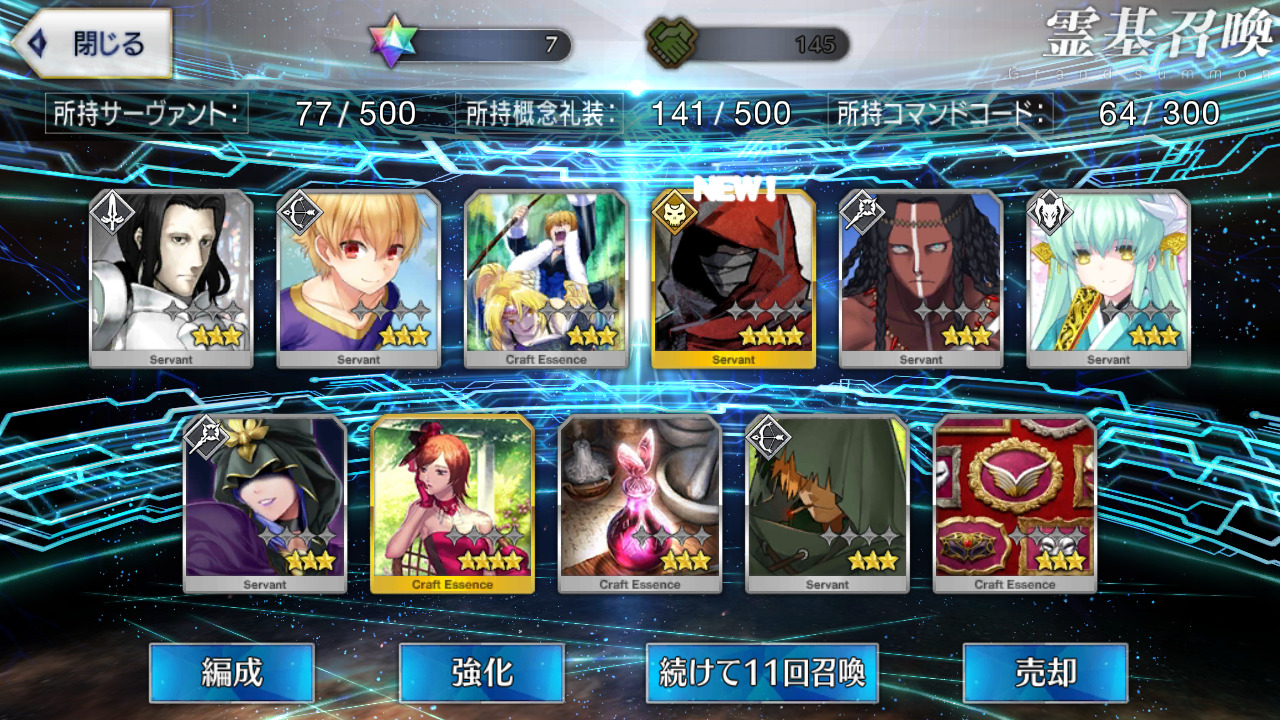This screenshot has width=1280, height=720.
Task: Choose the forest spear-fighter Craft Essence card
Action: coord(546,278)
